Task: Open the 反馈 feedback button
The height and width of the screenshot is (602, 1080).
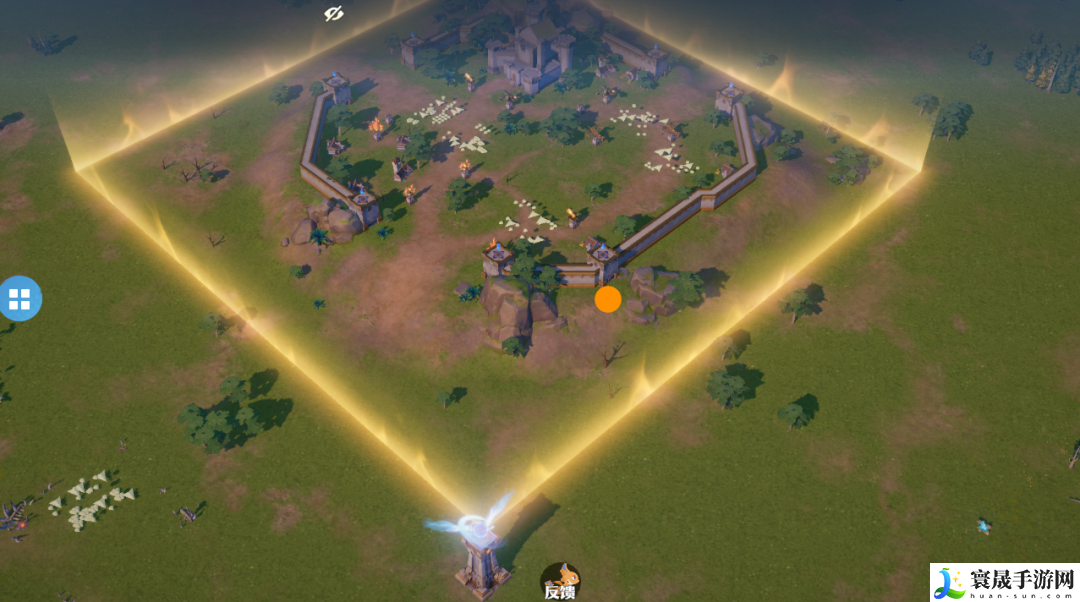Action: (x=560, y=581)
